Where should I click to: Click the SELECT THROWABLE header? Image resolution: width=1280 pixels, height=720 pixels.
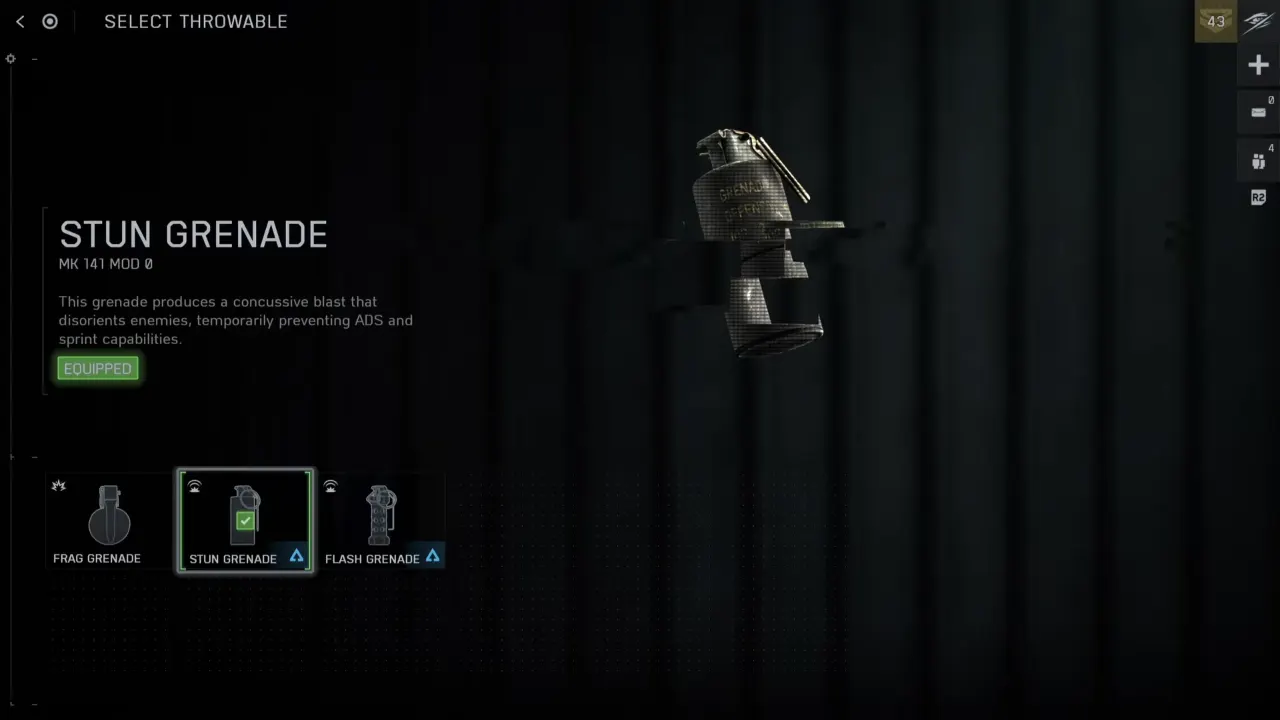196,21
